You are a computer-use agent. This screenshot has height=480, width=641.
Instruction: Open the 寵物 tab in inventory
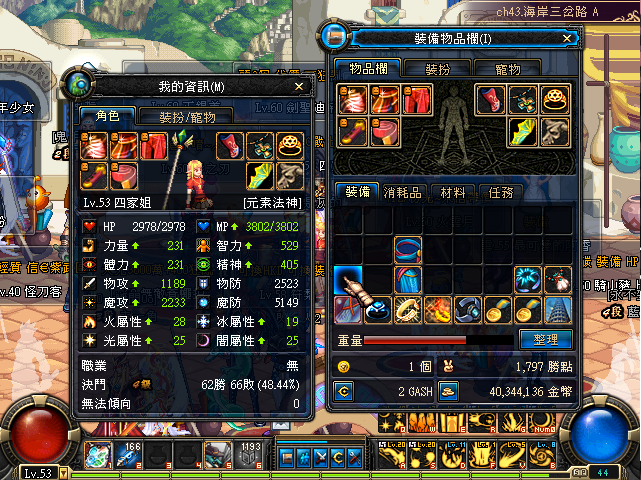[507, 70]
